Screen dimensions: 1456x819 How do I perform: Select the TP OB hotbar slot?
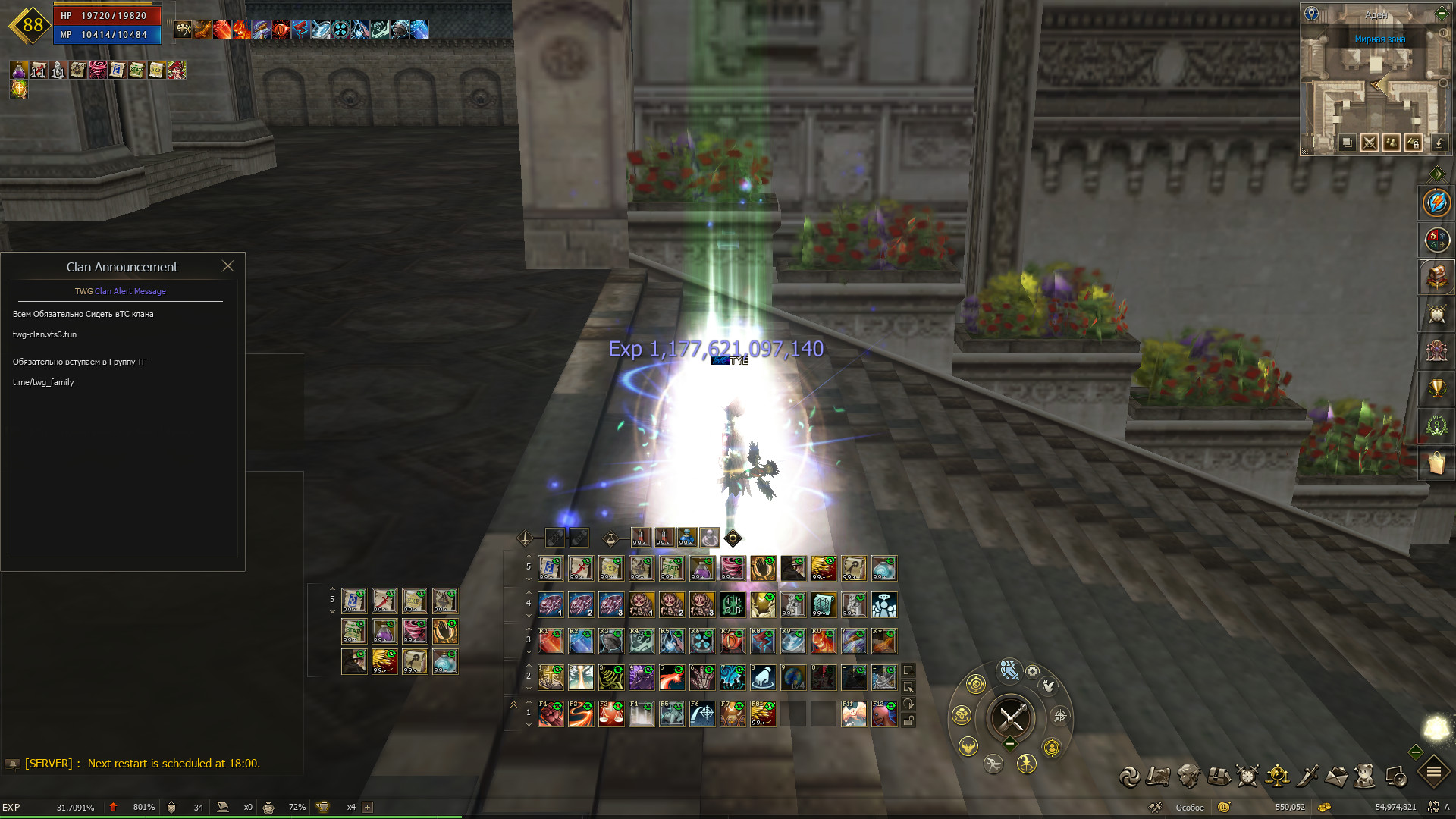[733, 605]
